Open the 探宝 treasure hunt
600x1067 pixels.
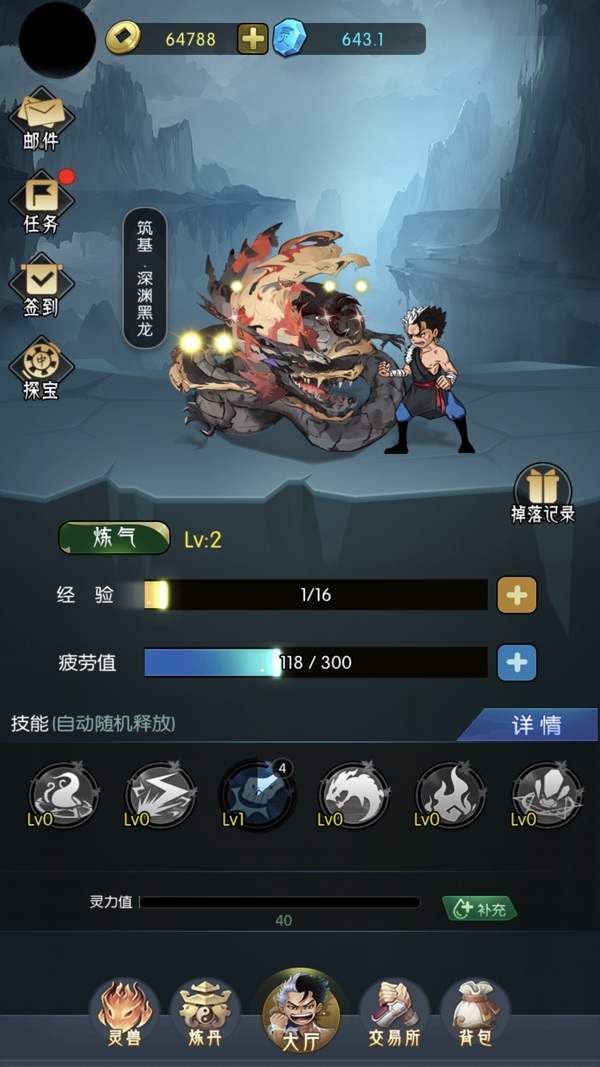(x=41, y=368)
